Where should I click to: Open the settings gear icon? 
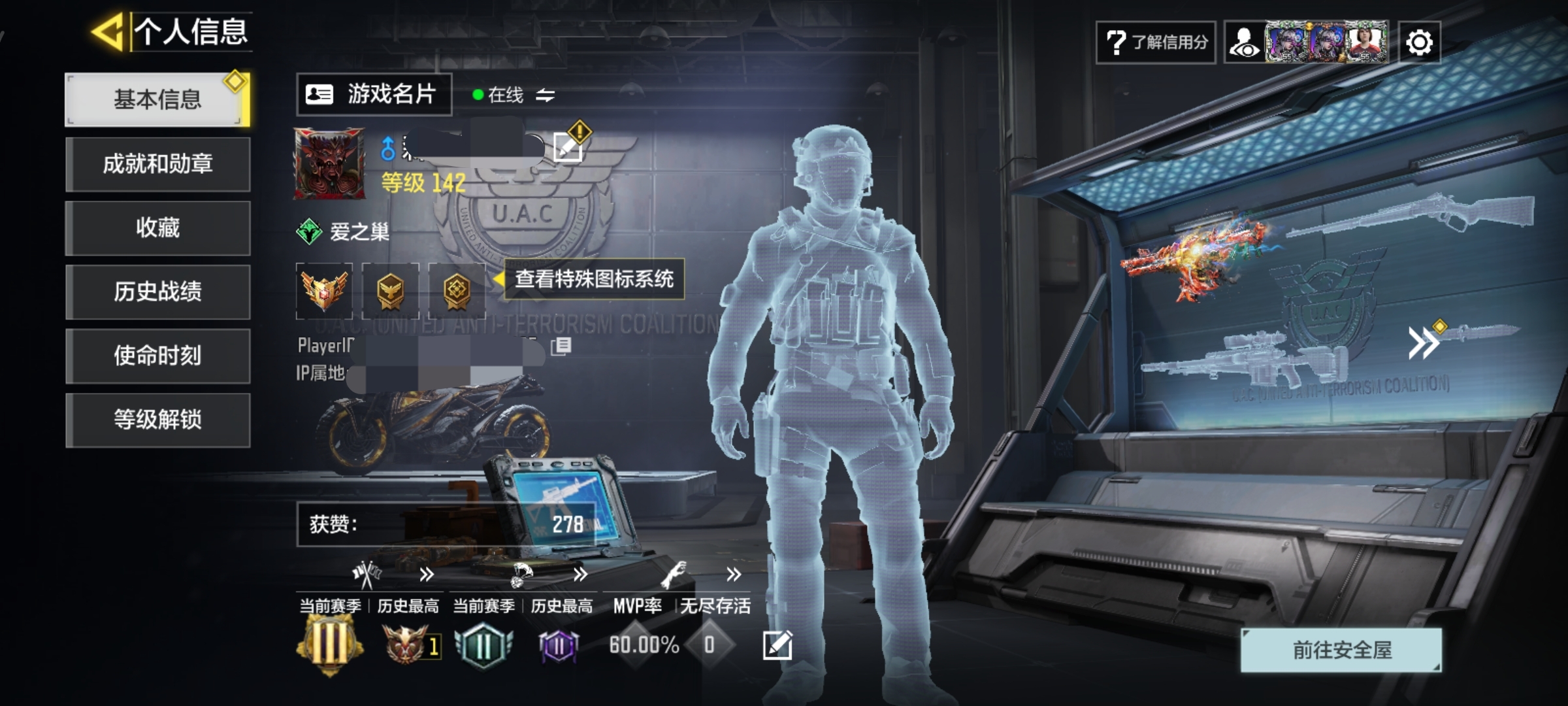point(1419,43)
